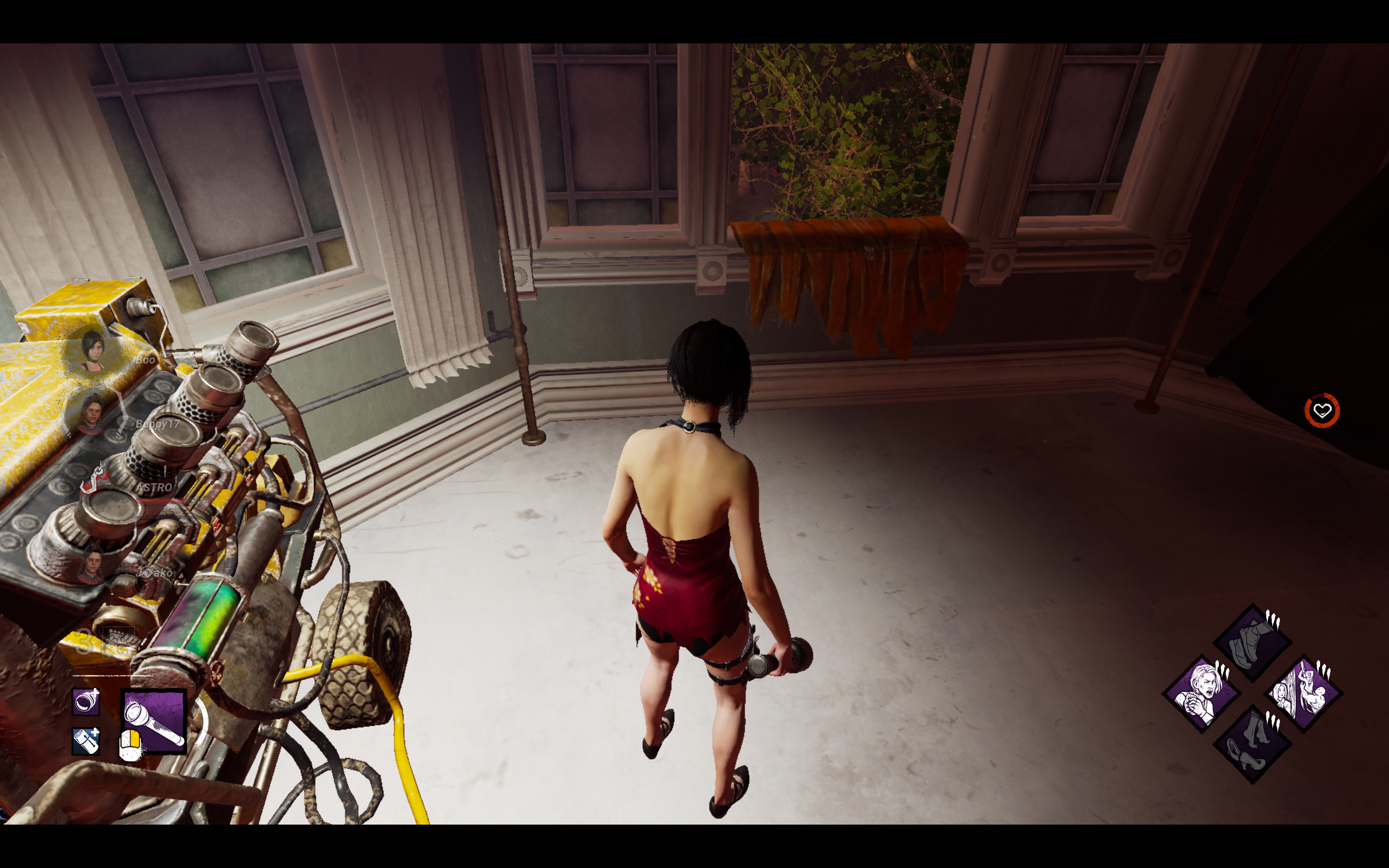The width and height of the screenshot is (1389, 868).
Task: Select the flashlight item slot
Action: 154,720
